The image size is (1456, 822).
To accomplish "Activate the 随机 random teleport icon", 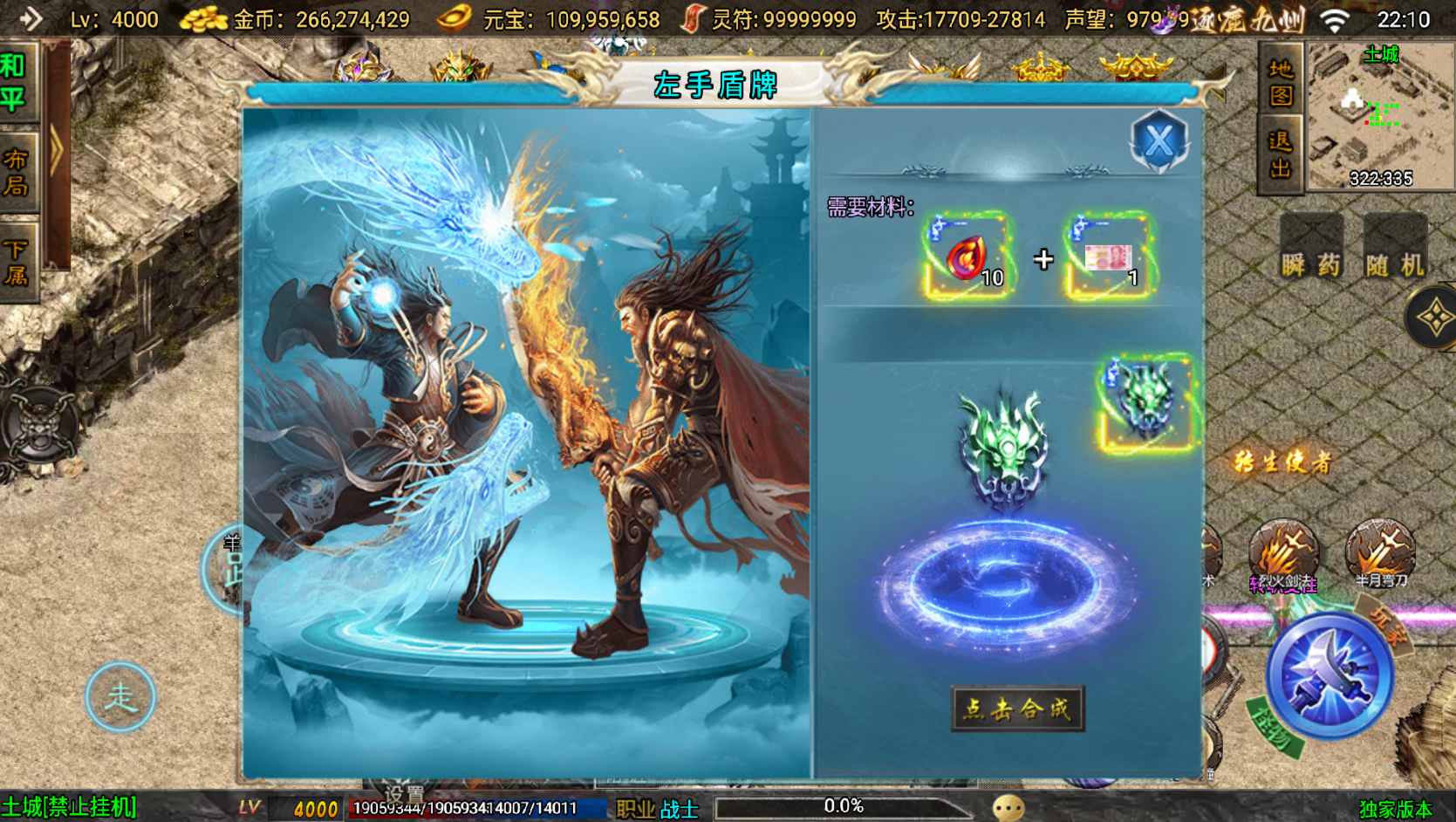I will tap(1397, 250).
